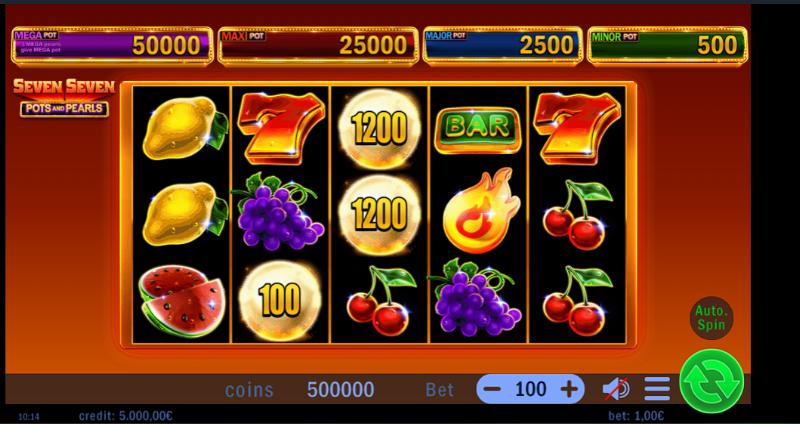Increase the bet with the plus button
The width and height of the screenshot is (800, 424).
pyautogui.click(x=569, y=389)
